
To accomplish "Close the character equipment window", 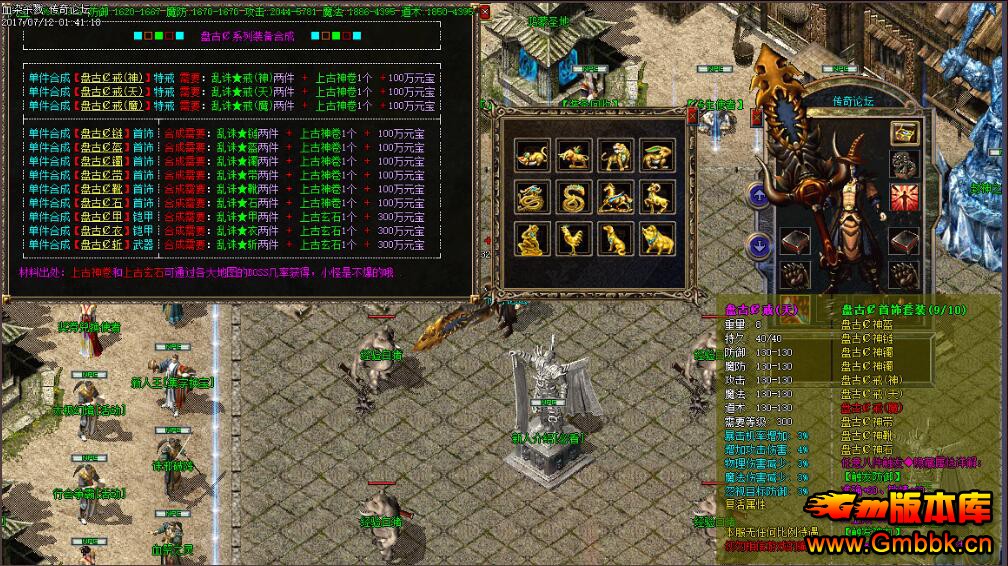I will (x=755, y=116).
